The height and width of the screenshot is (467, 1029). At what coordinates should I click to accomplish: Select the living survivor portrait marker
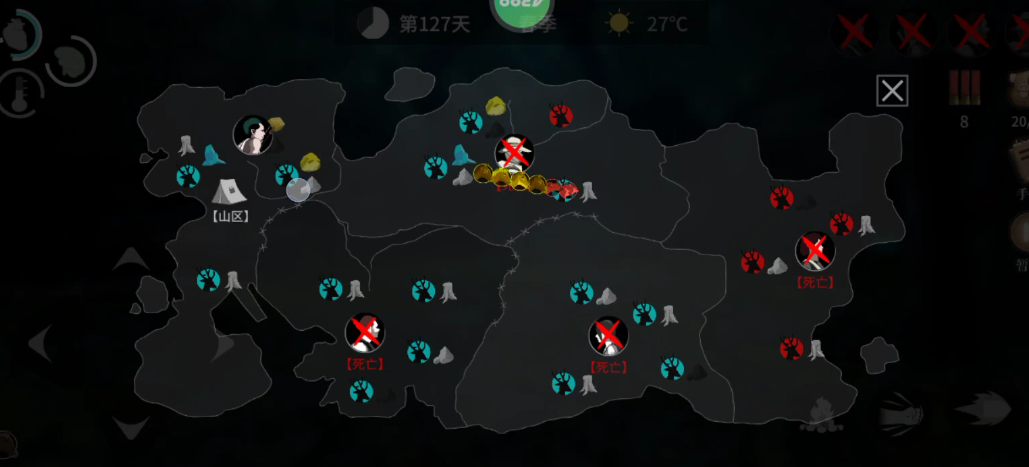pyautogui.click(x=252, y=135)
